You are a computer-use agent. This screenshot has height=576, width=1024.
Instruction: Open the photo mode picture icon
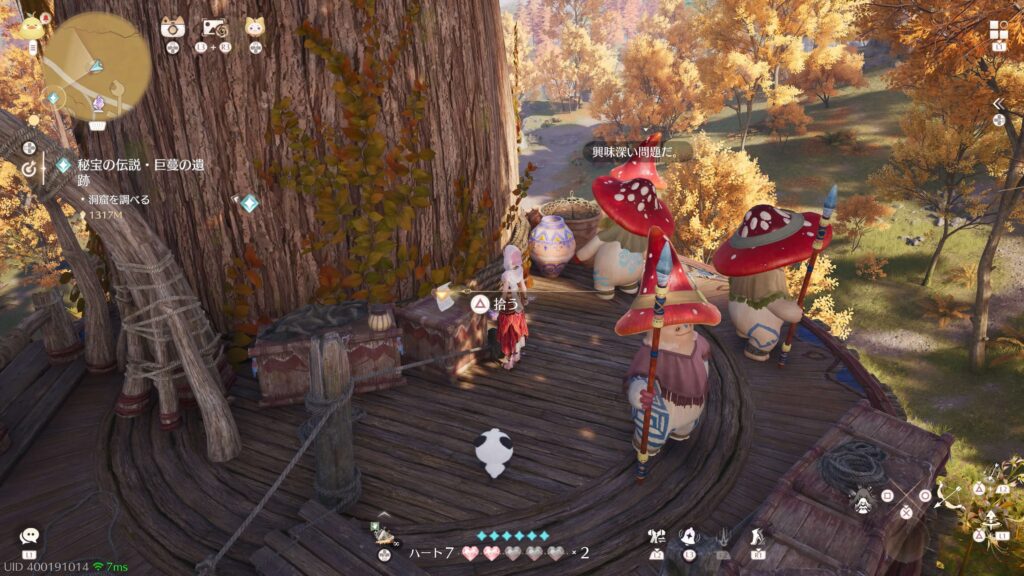pos(215,28)
